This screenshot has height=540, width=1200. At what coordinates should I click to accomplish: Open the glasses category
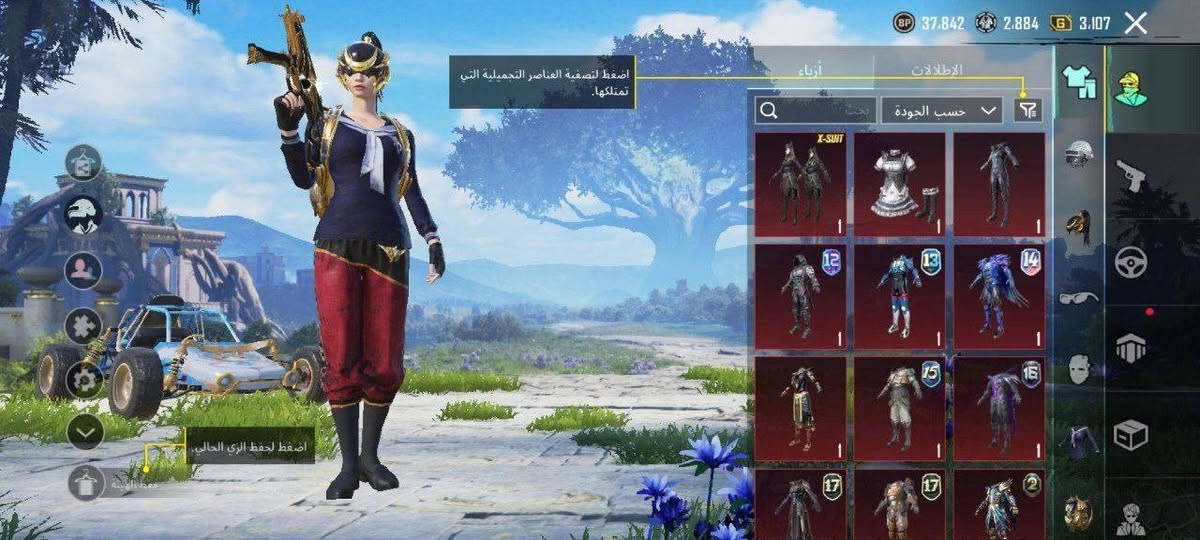coord(1079,297)
